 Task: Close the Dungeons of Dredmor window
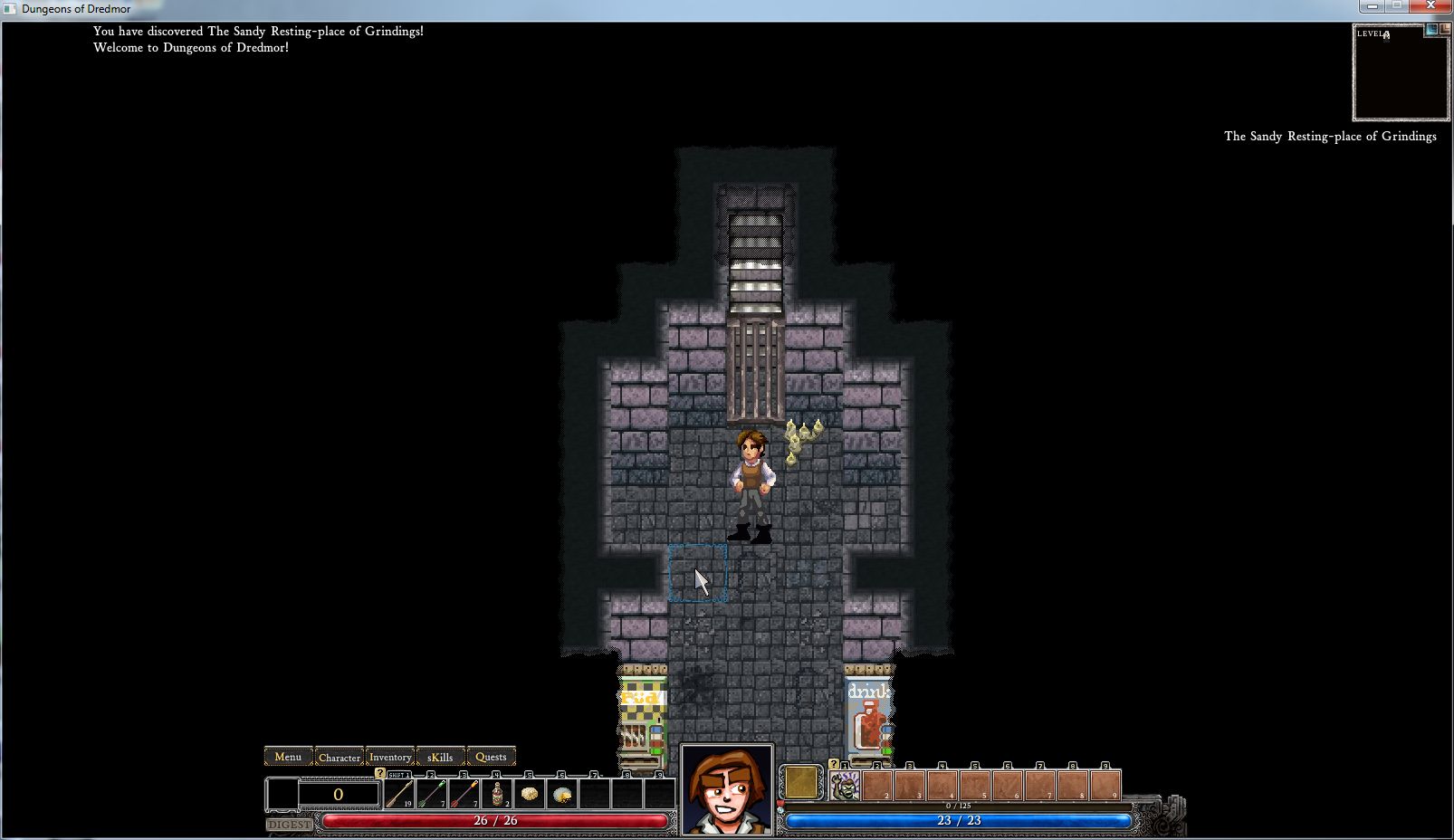pyautogui.click(x=1431, y=6)
